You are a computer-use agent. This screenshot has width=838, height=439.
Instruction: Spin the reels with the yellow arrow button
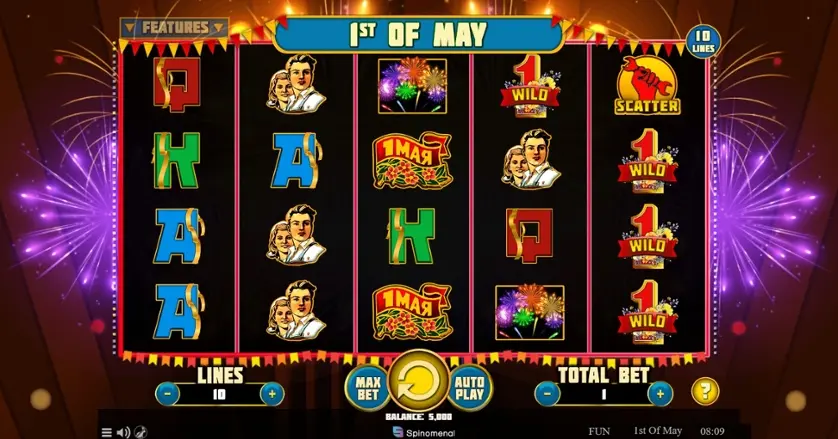[418, 381]
